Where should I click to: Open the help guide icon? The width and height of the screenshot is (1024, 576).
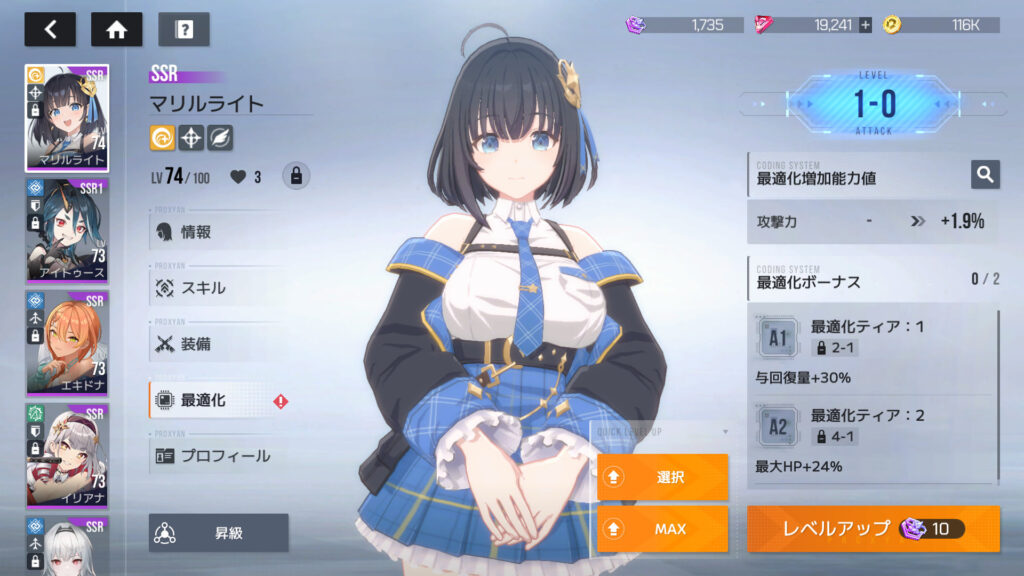[183, 29]
